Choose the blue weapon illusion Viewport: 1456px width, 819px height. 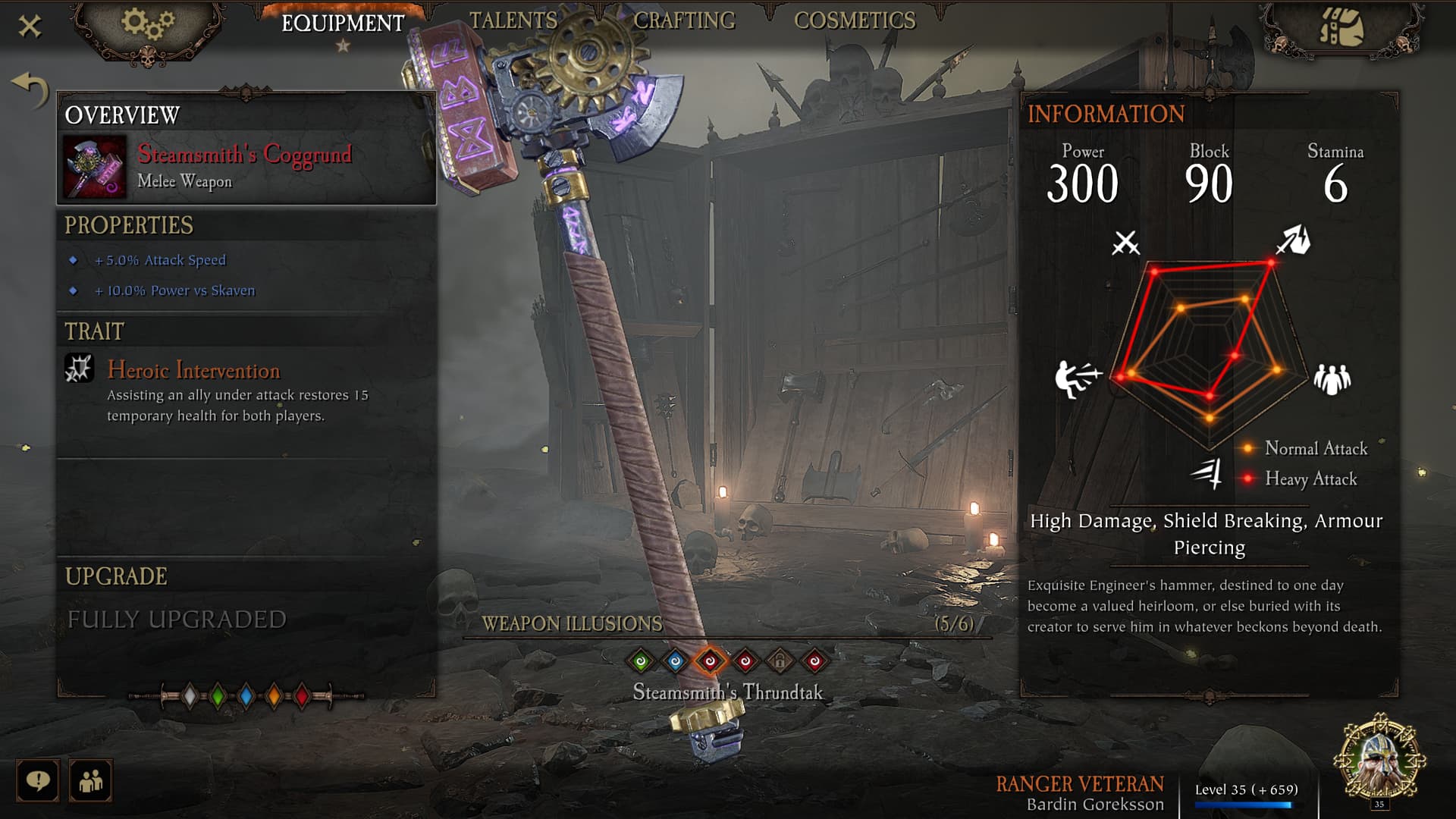coord(676,661)
